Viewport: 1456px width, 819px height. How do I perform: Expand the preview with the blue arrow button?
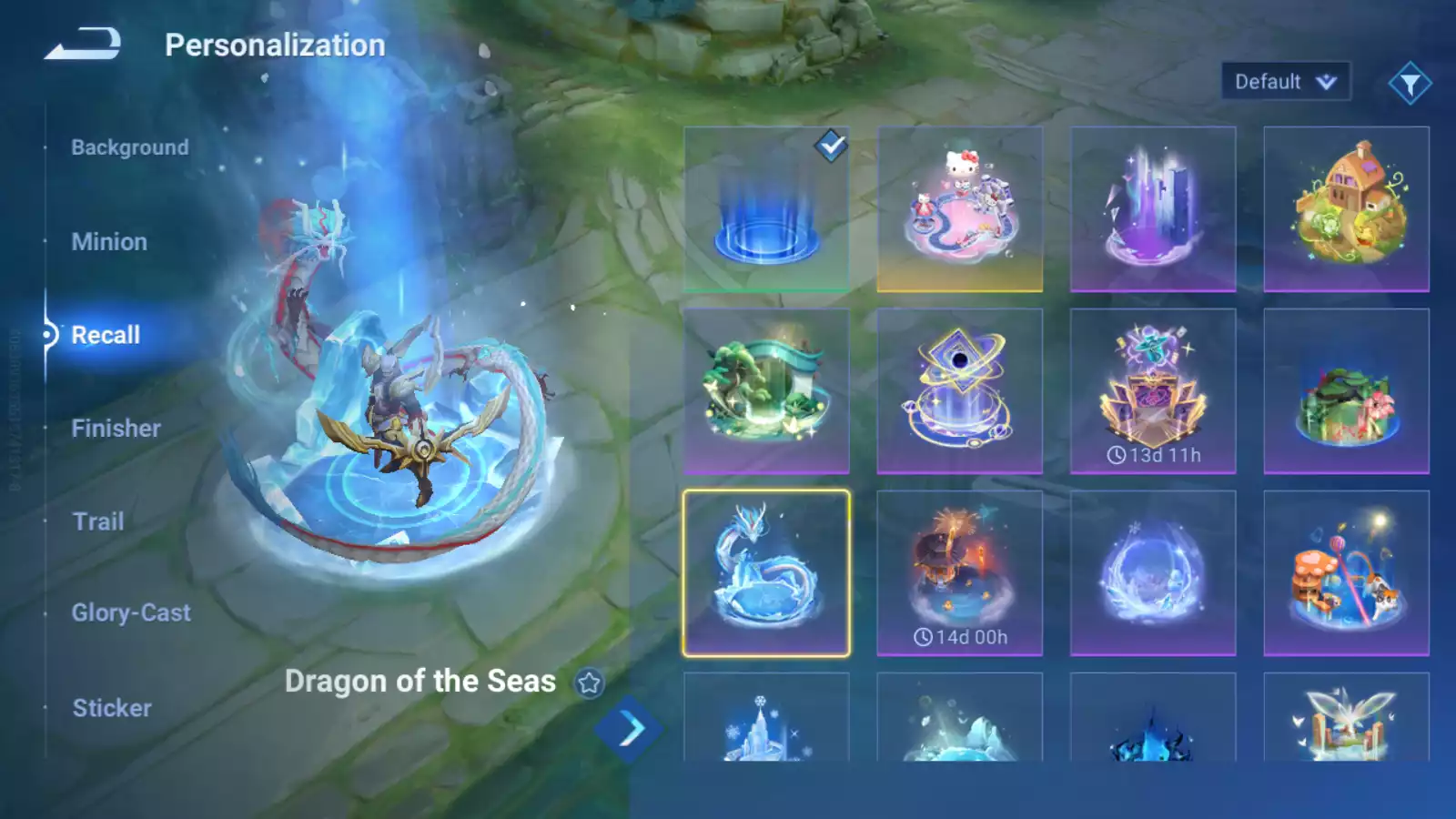pyautogui.click(x=629, y=729)
